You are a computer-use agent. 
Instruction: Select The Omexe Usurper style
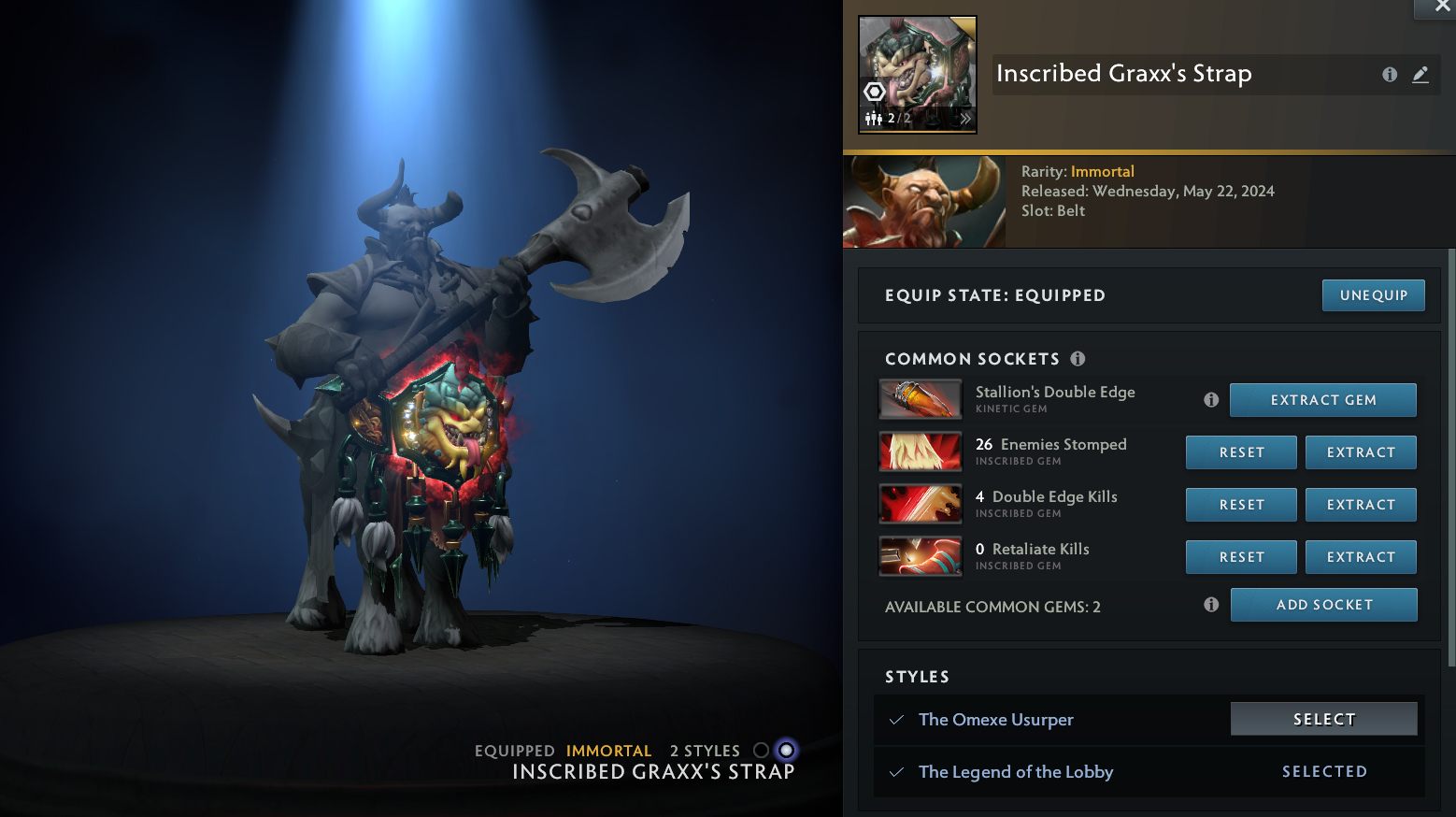click(x=1323, y=719)
